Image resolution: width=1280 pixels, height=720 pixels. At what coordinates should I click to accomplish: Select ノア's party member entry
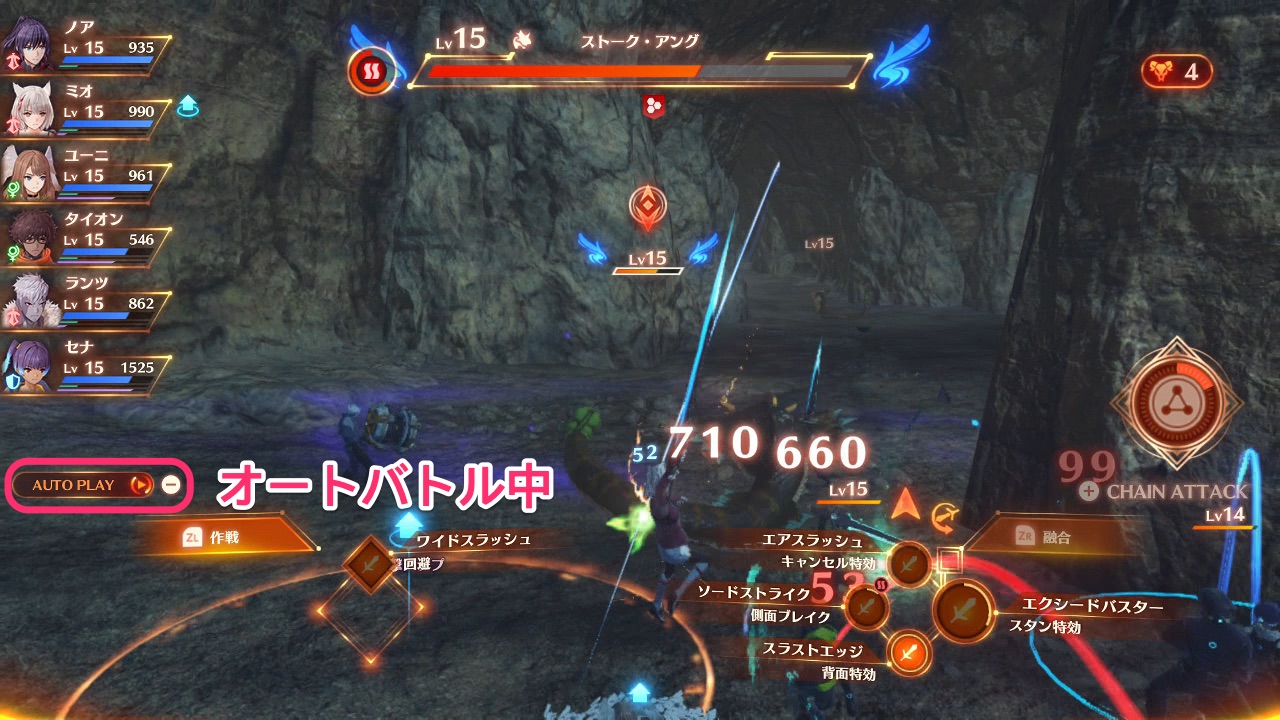tap(85, 45)
